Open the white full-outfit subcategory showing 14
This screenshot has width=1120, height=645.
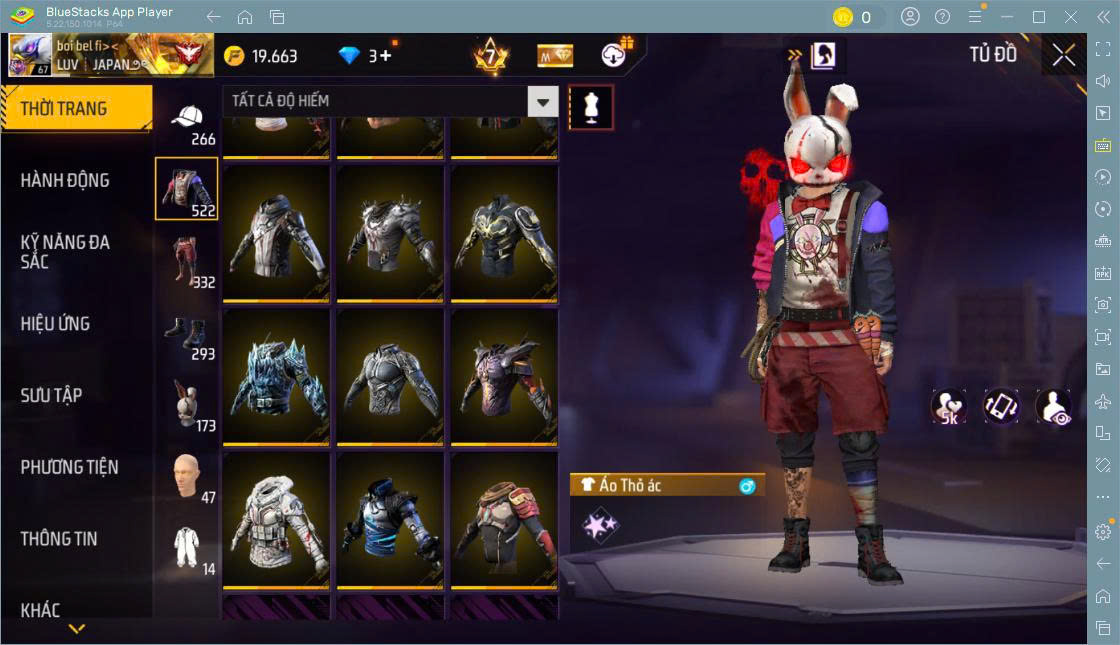tap(187, 549)
